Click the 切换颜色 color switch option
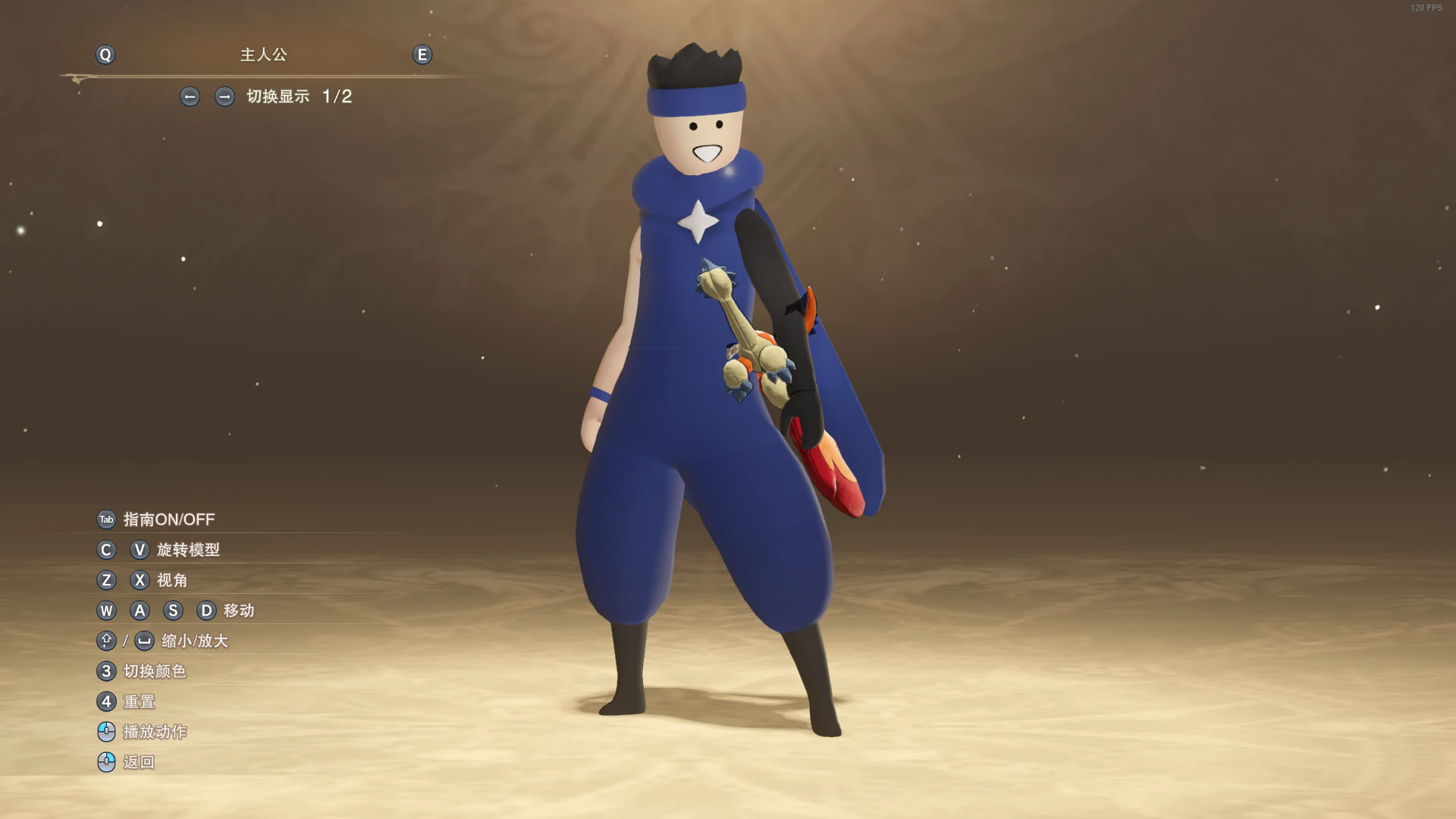This screenshot has width=1456, height=819. pos(154,671)
